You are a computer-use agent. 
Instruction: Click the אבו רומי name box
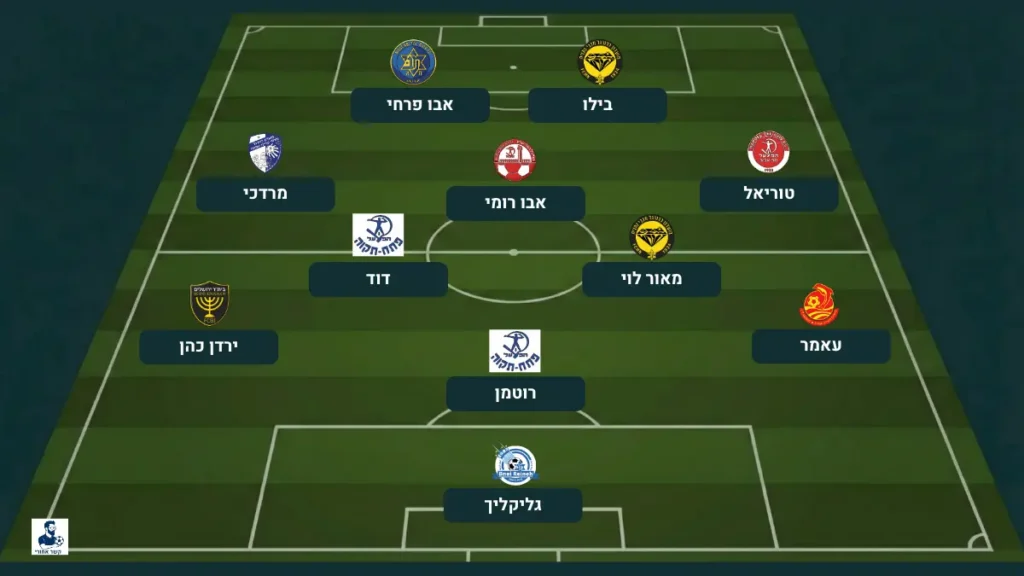515,203
